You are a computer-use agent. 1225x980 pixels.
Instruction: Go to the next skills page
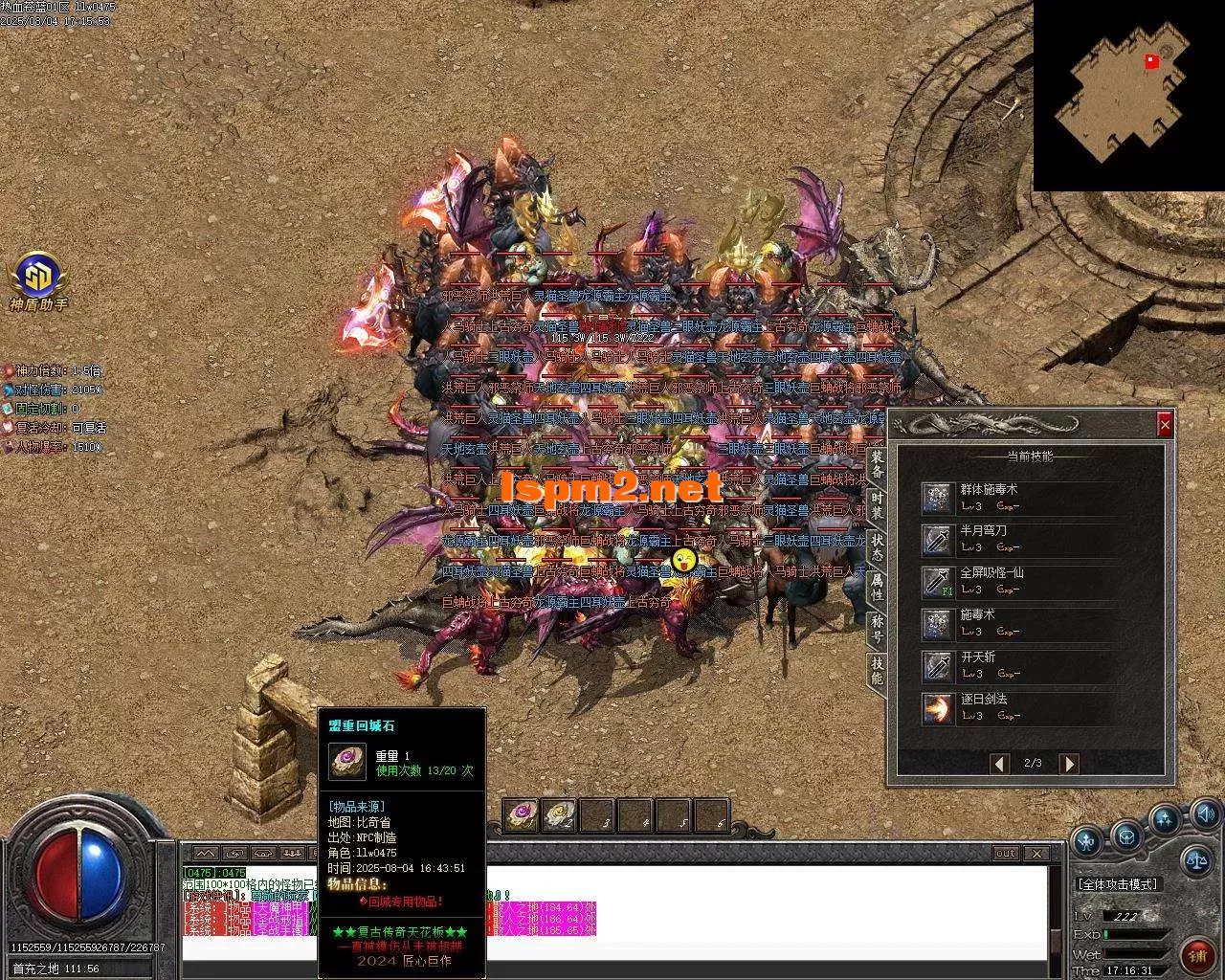coord(1069,763)
